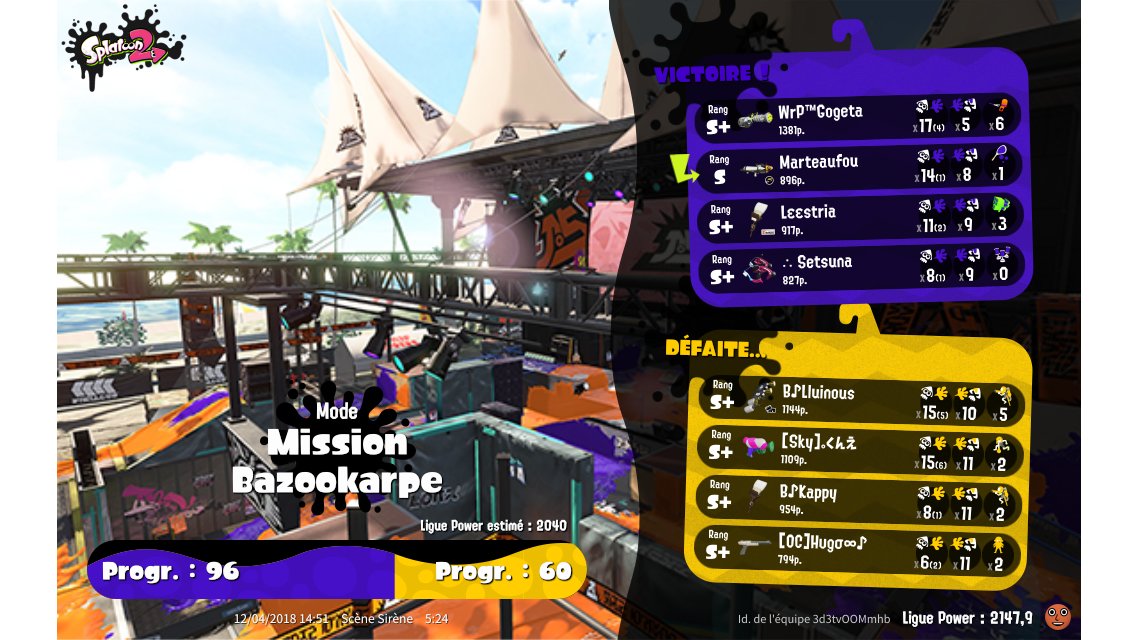1138x640 pixels.
Task: Choose [OC]Hugo's player row
Action: click(x=860, y=549)
